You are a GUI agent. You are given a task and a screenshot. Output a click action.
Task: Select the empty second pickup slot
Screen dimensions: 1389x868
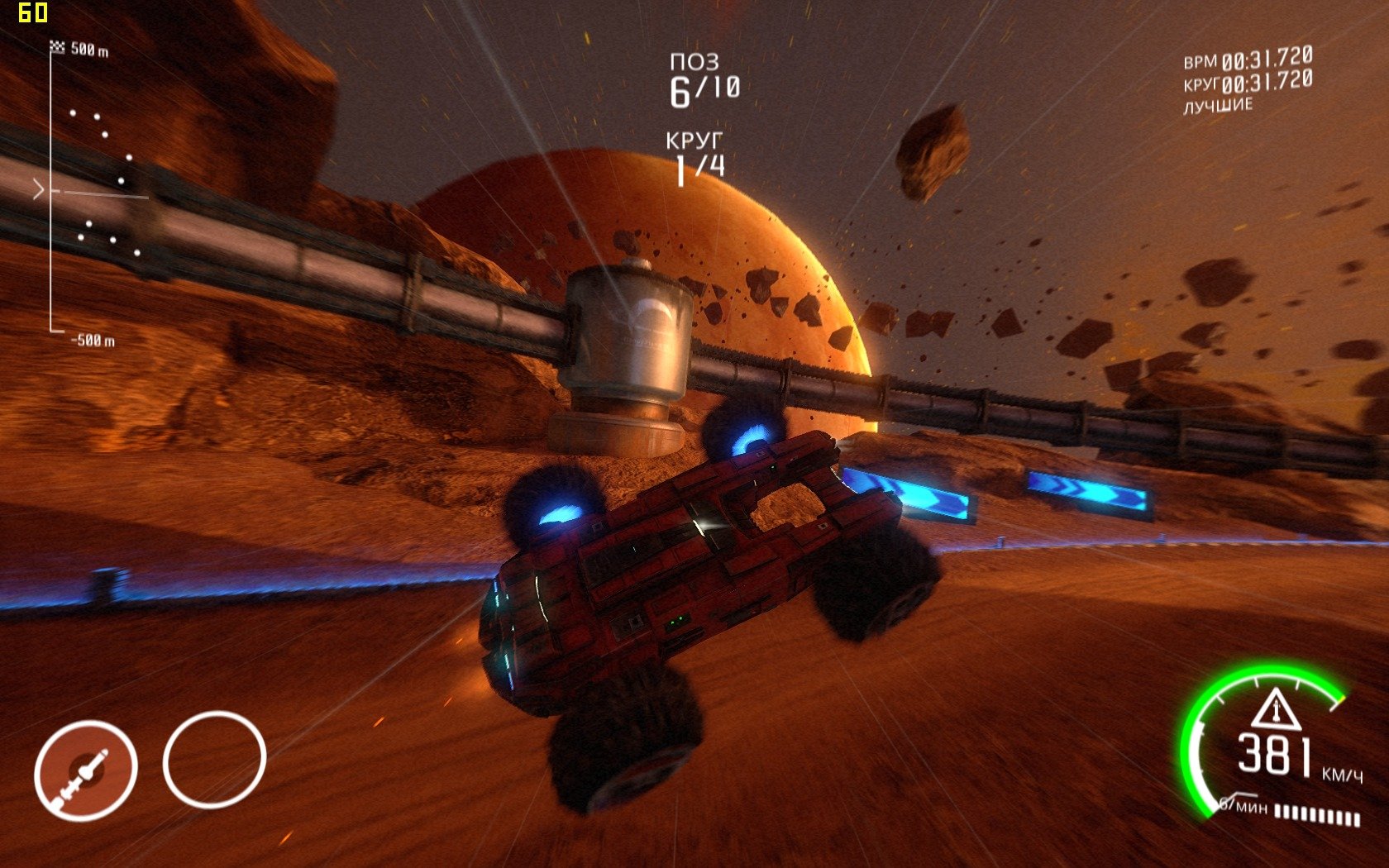[x=214, y=759]
